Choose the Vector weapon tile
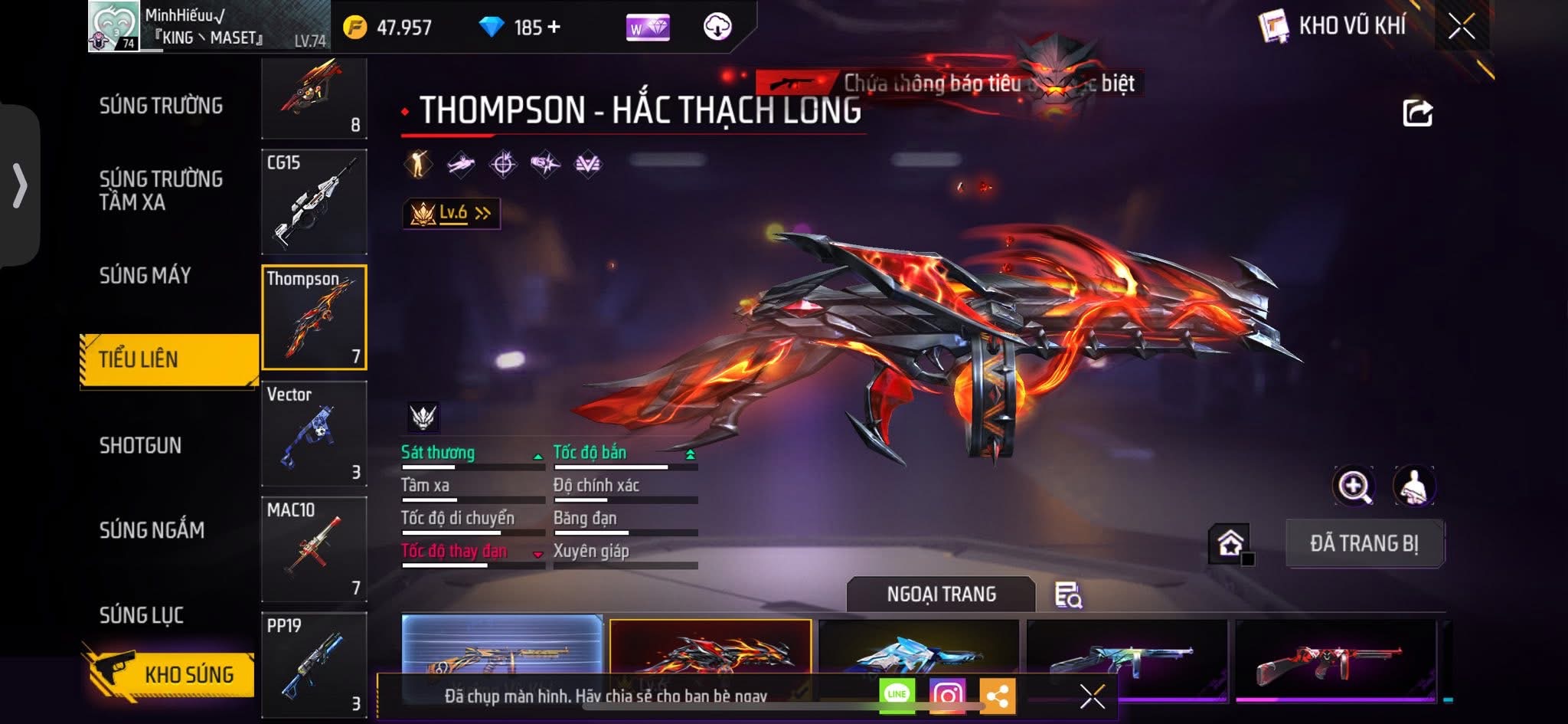This screenshot has width=1568, height=724. pos(314,434)
